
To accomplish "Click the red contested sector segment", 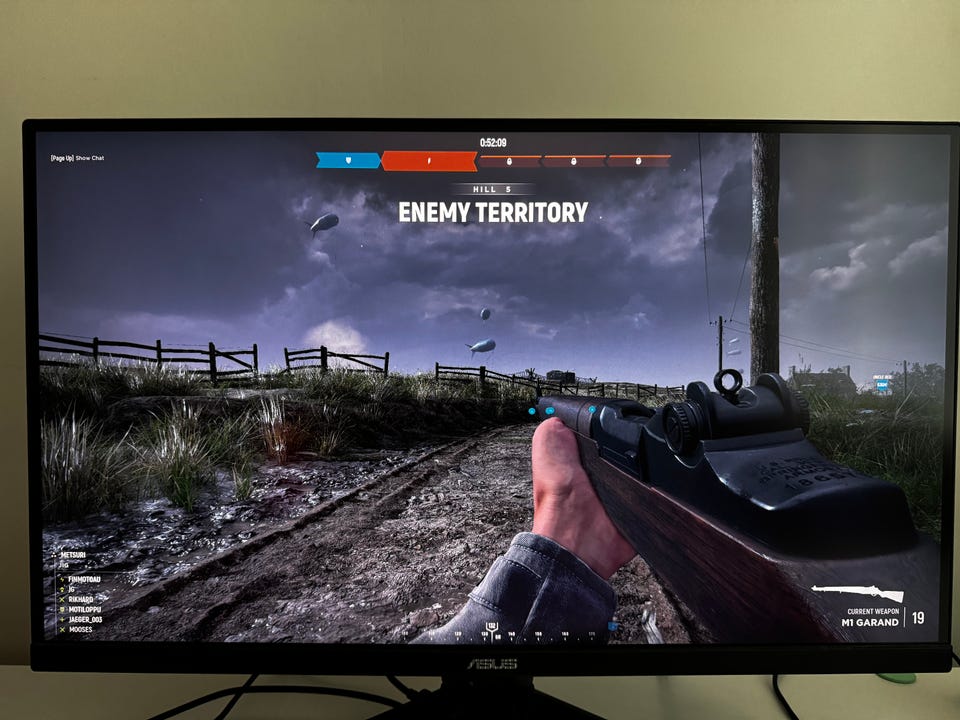I will (x=429, y=160).
